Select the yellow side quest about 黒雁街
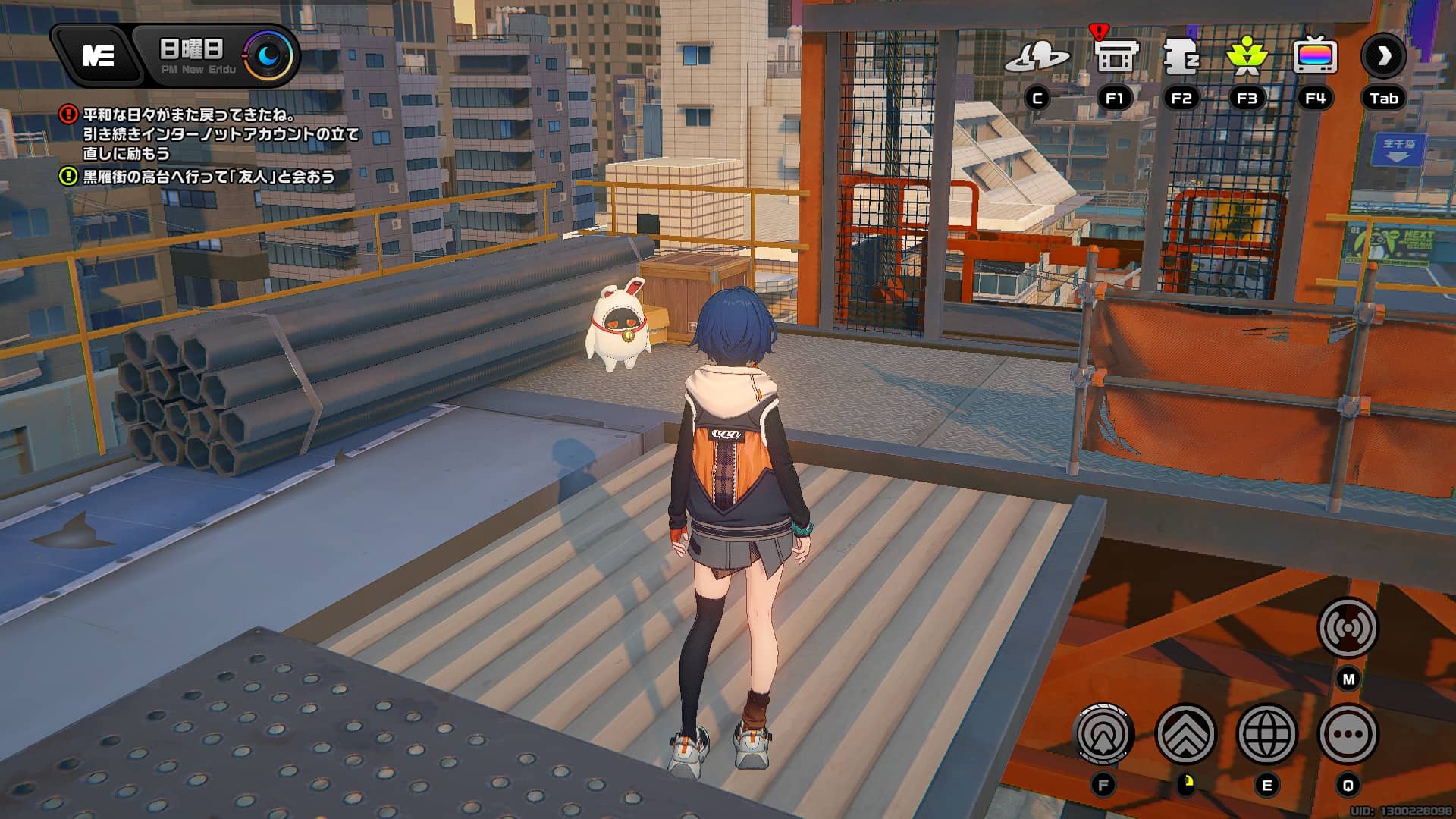The height and width of the screenshot is (819, 1456). click(x=208, y=177)
